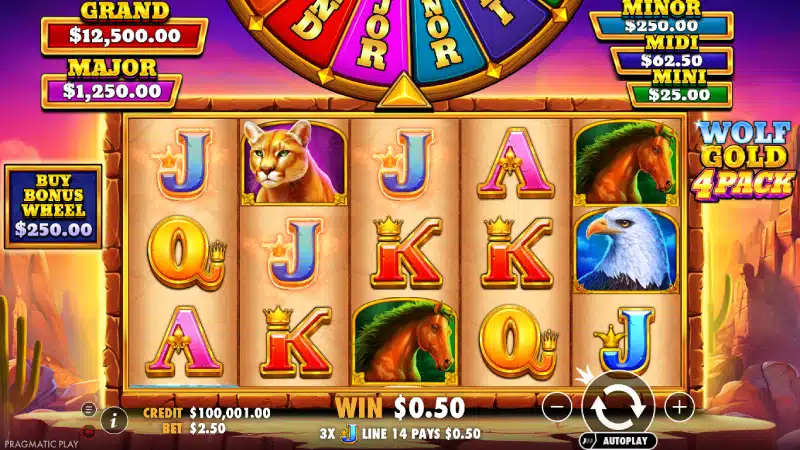The image size is (800, 450).
Task: Decrease the bet with the minus button
Action: (557, 406)
